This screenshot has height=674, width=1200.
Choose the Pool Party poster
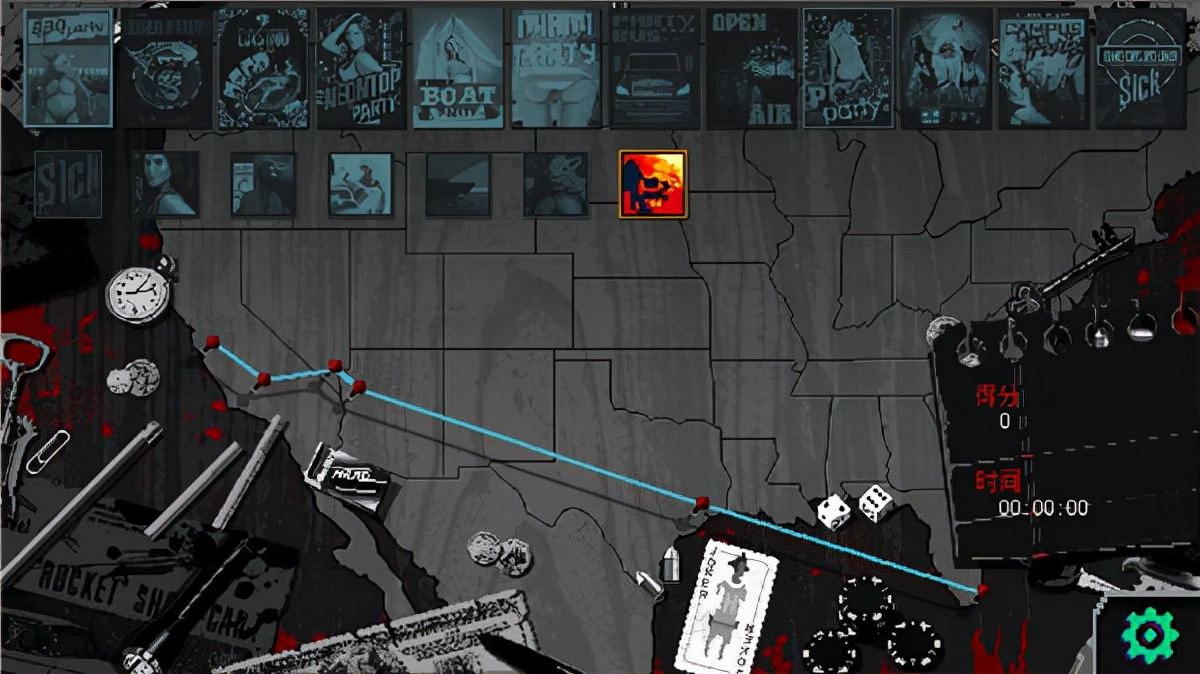[x=848, y=68]
